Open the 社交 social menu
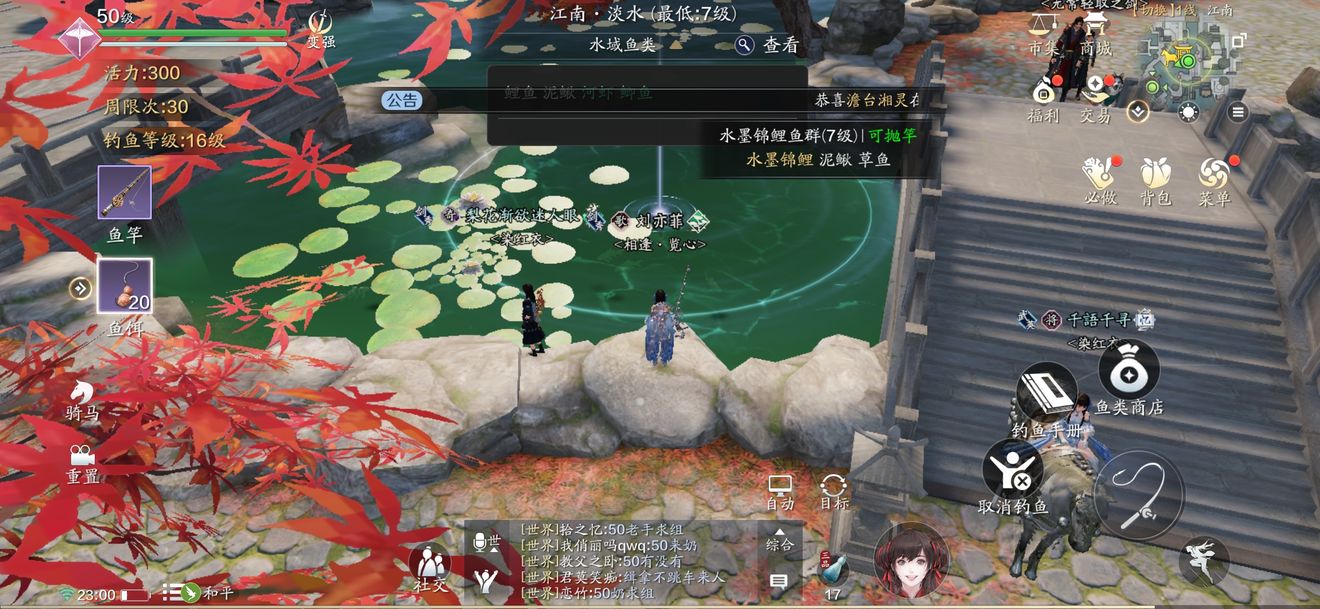The height and width of the screenshot is (609, 1320). point(430,567)
